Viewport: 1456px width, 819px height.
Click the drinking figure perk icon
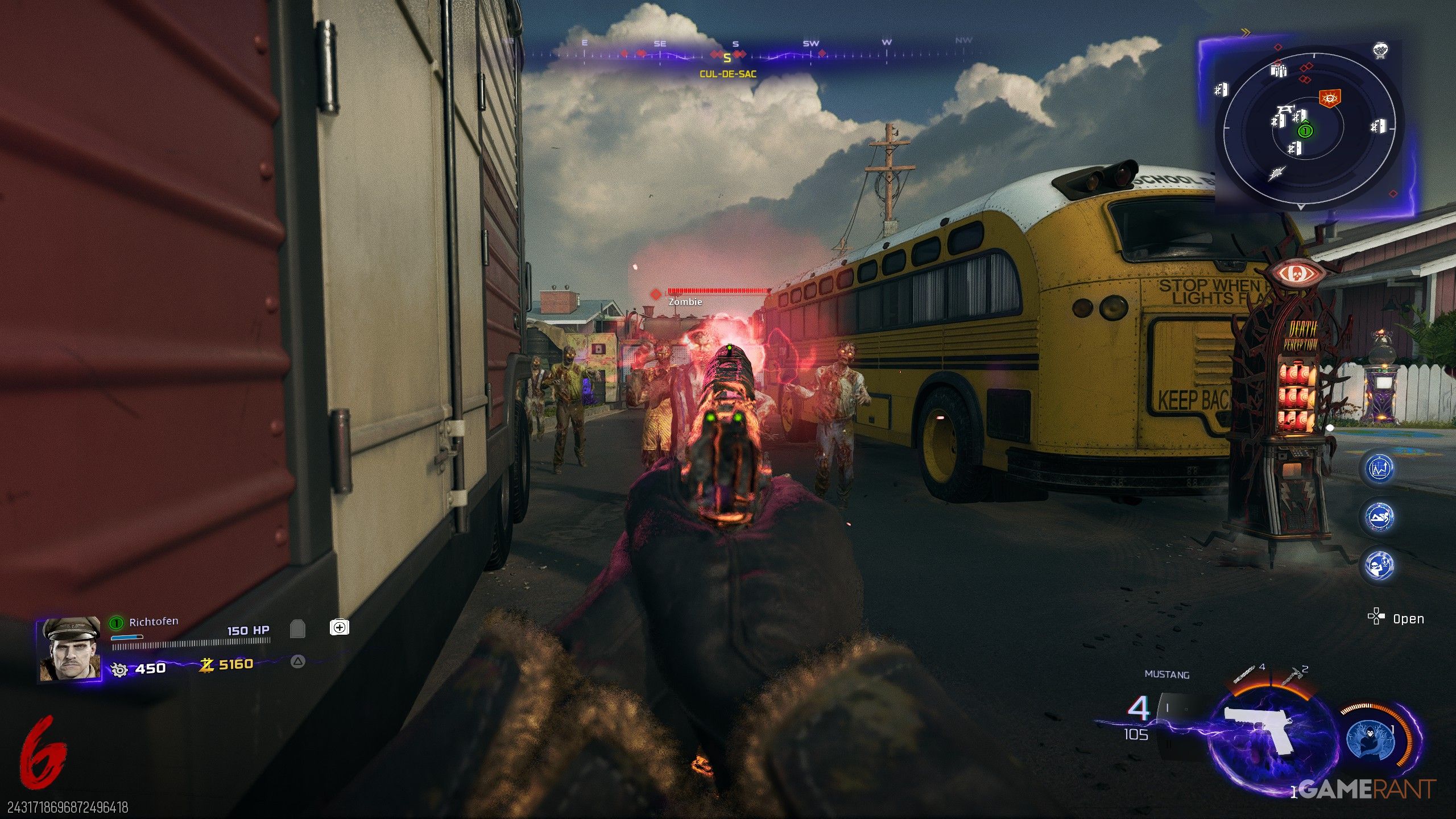coord(1379,565)
